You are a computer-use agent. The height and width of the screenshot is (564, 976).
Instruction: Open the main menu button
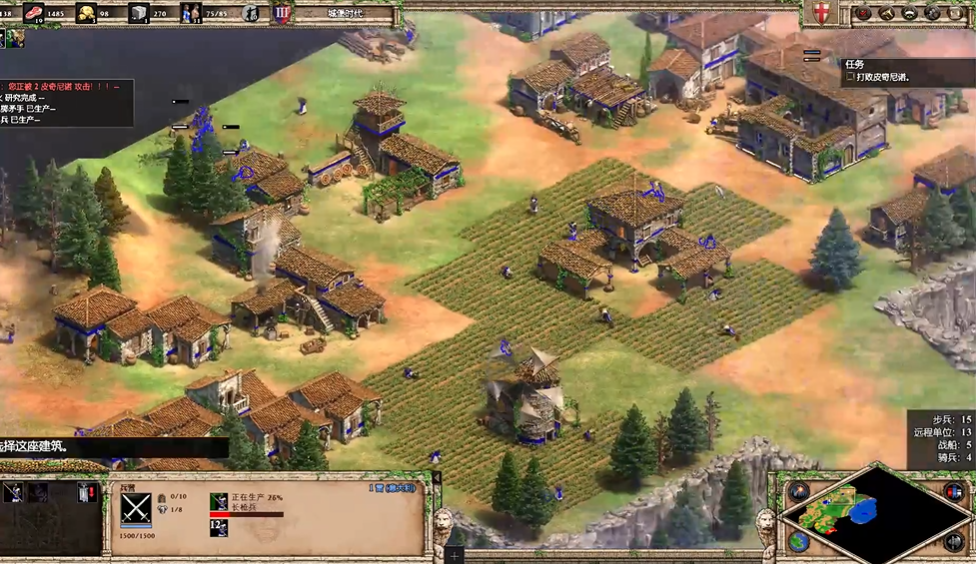pyautogui.click(x=956, y=13)
